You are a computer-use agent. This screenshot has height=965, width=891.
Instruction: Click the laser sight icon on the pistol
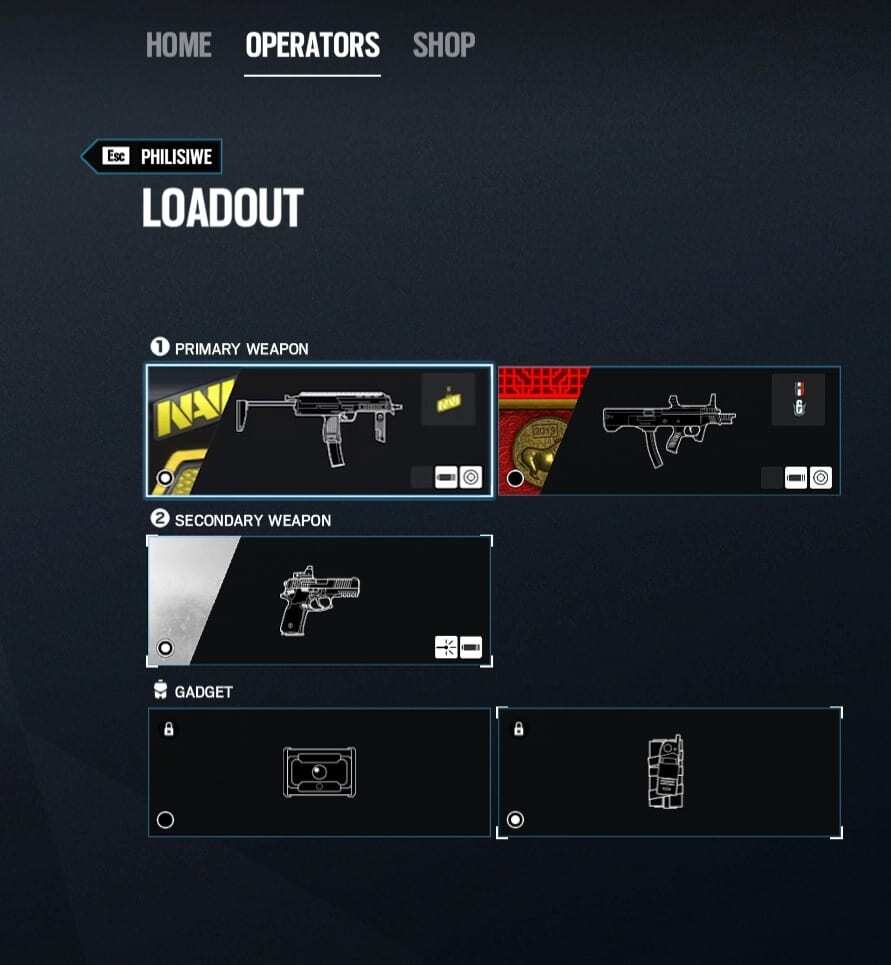point(446,647)
